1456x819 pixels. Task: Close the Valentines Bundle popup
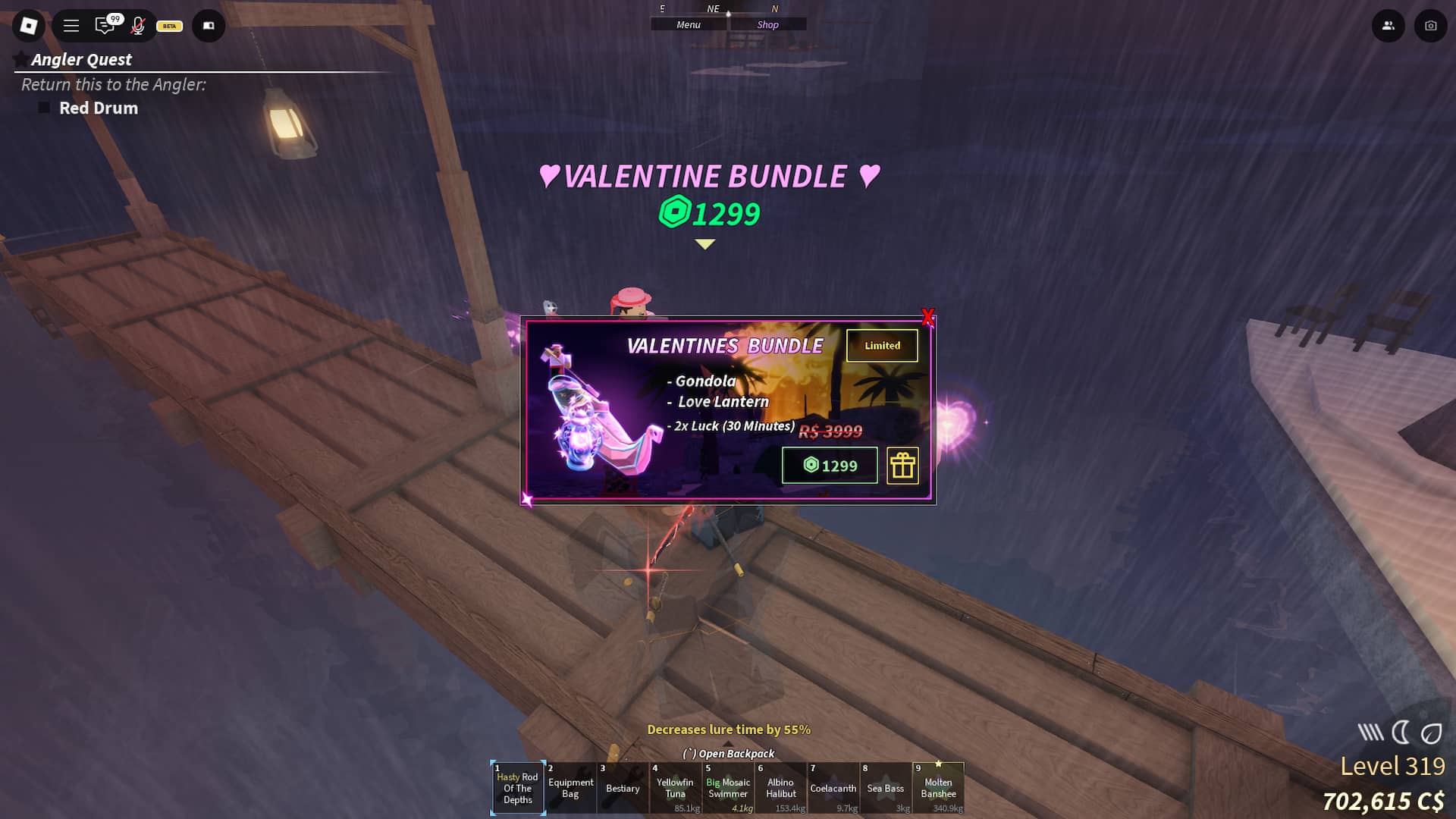[927, 316]
